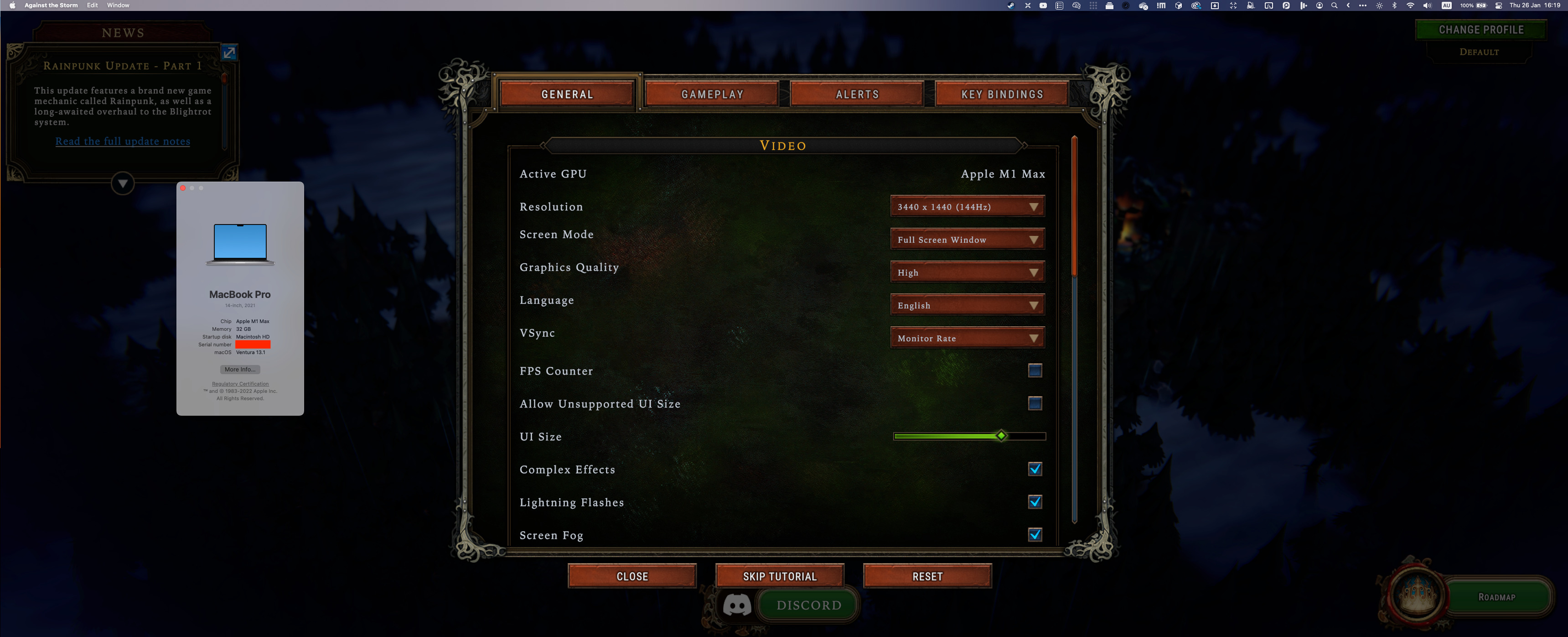The image size is (1568, 637).
Task: Follow the 'Read the full update notes' link
Action: [x=122, y=141]
